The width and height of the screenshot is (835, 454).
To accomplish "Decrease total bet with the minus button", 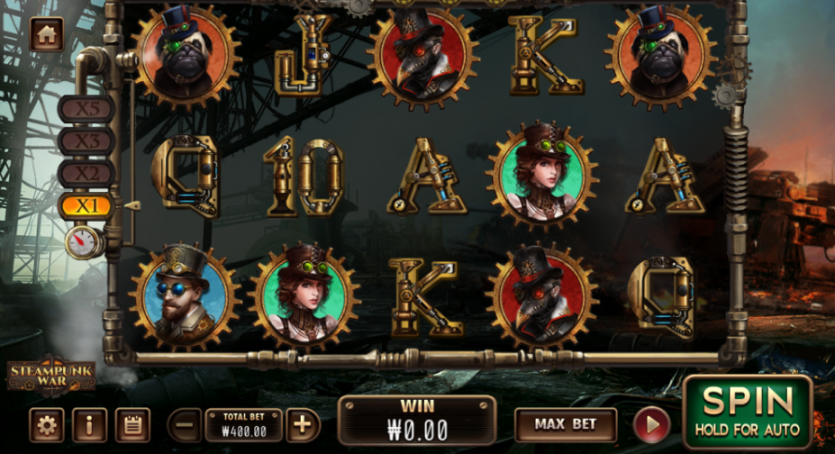I will point(185,425).
